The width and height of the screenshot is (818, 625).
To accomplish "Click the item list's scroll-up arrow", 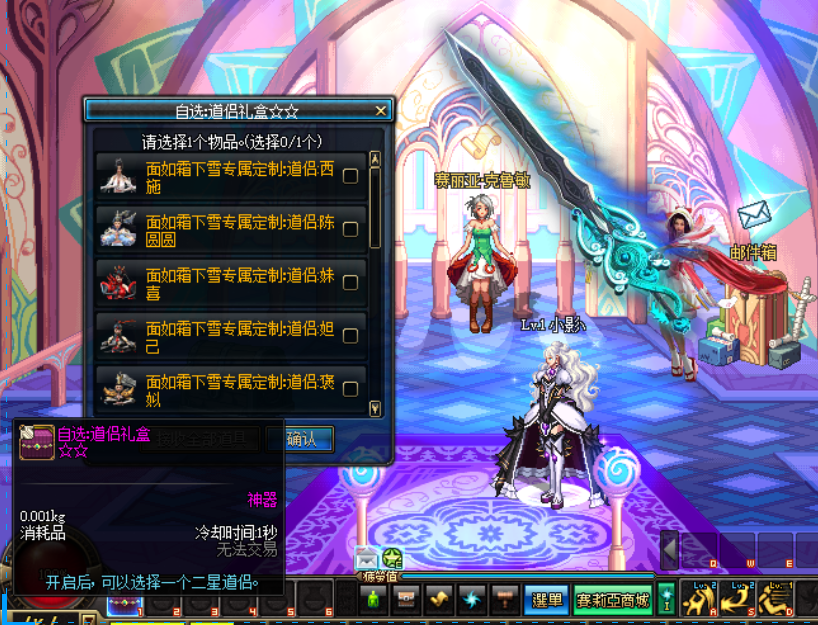I will pyautogui.click(x=375, y=159).
